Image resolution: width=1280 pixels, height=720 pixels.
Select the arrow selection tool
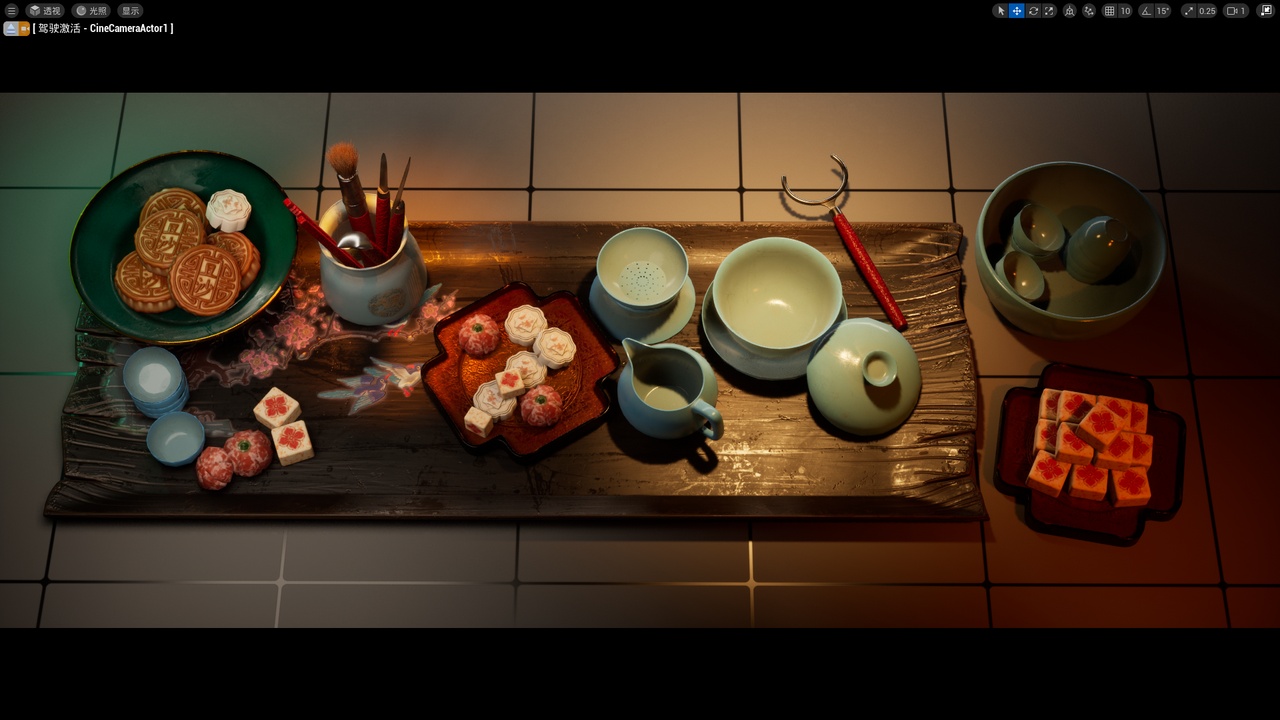1000,10
